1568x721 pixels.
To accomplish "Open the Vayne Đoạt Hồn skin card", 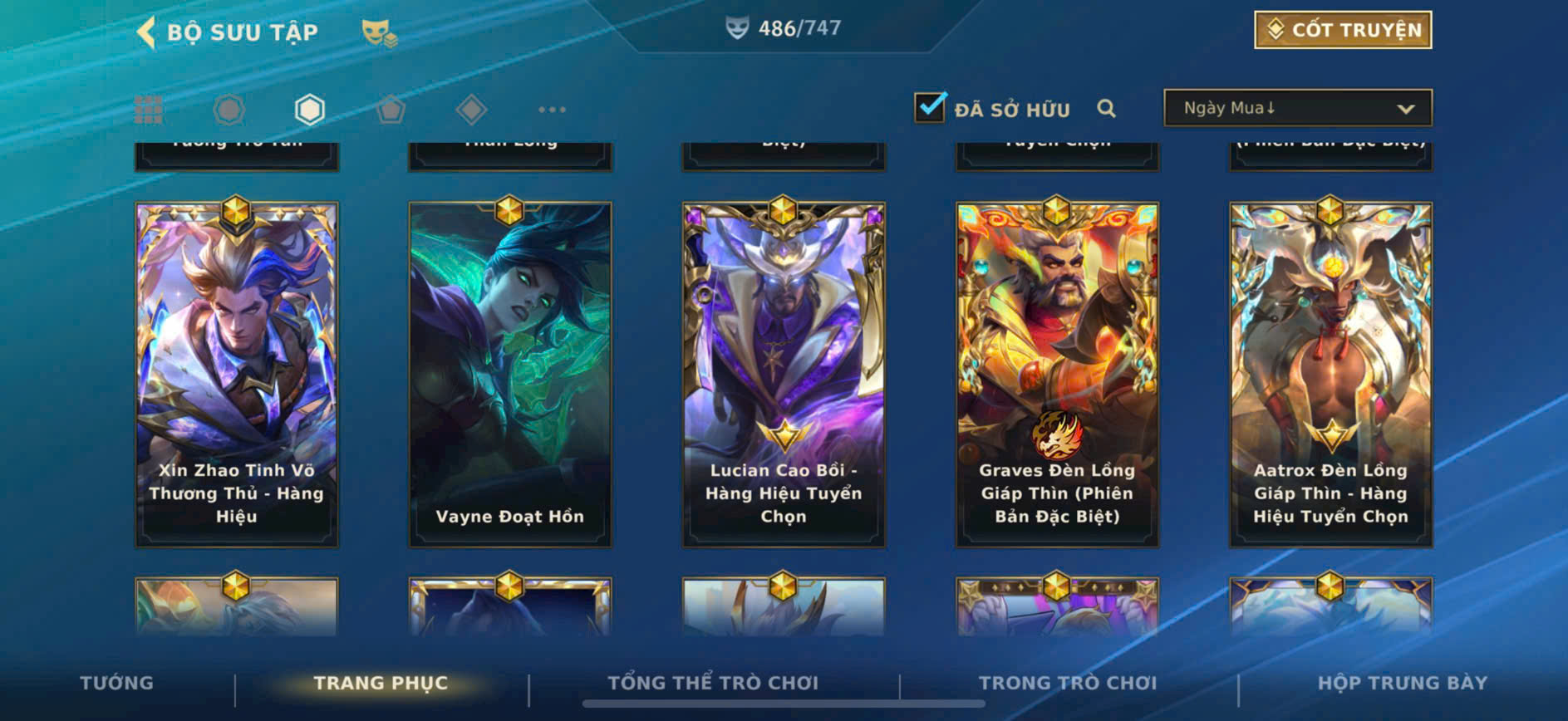I will point(510,374).
